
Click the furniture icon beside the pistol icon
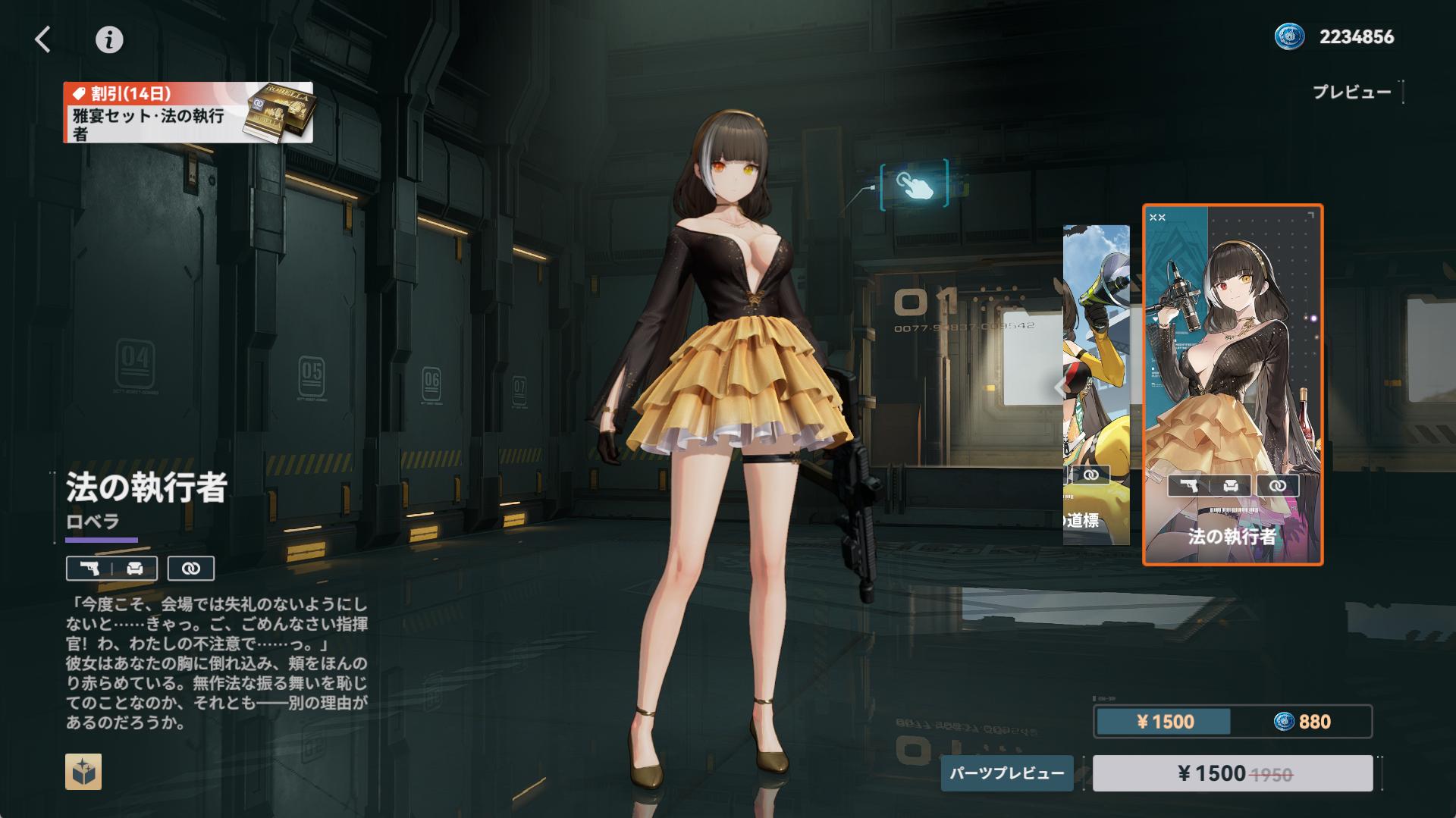click(135, 569)
